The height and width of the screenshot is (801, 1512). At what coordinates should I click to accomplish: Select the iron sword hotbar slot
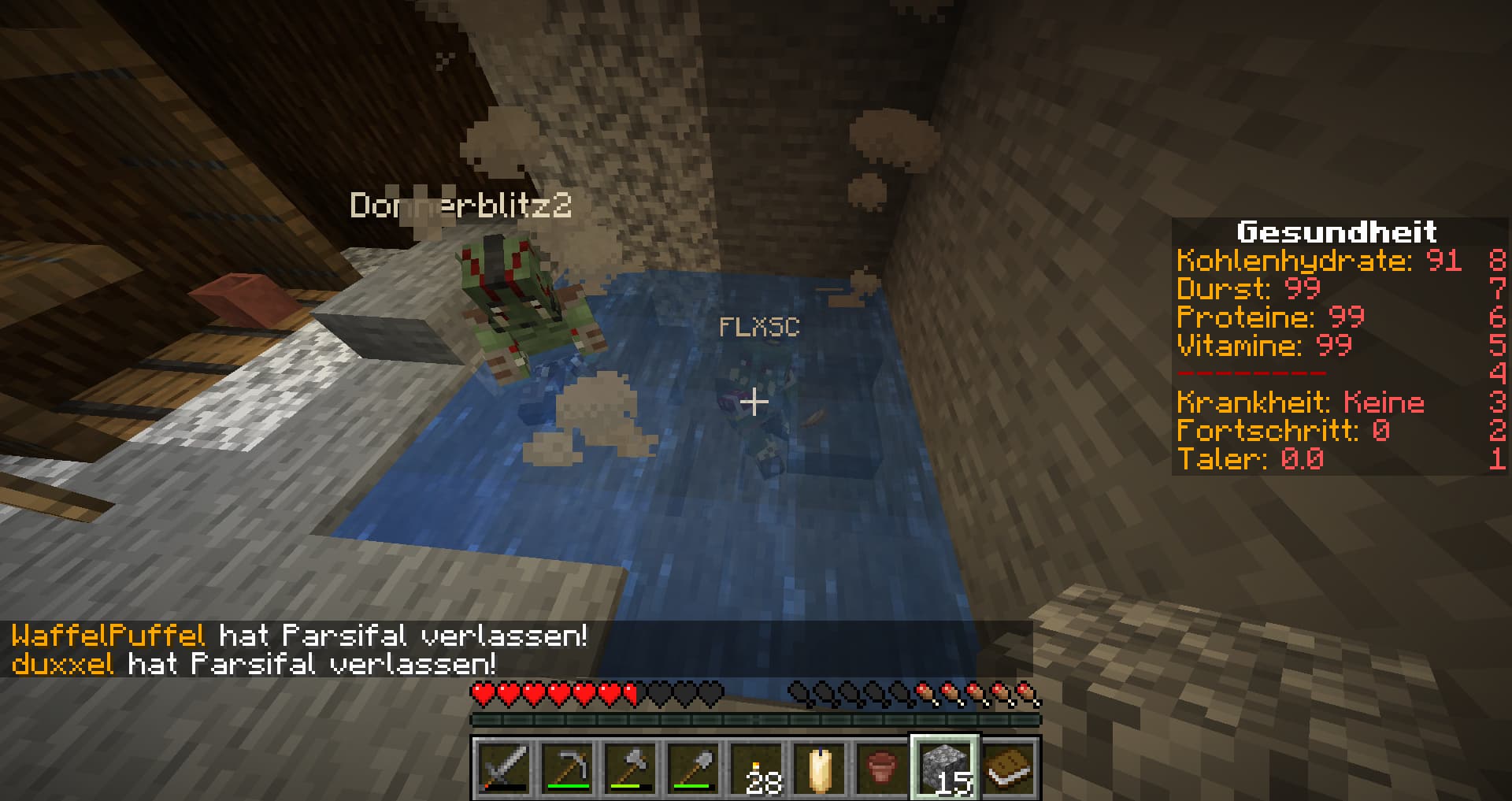(504, 767)
